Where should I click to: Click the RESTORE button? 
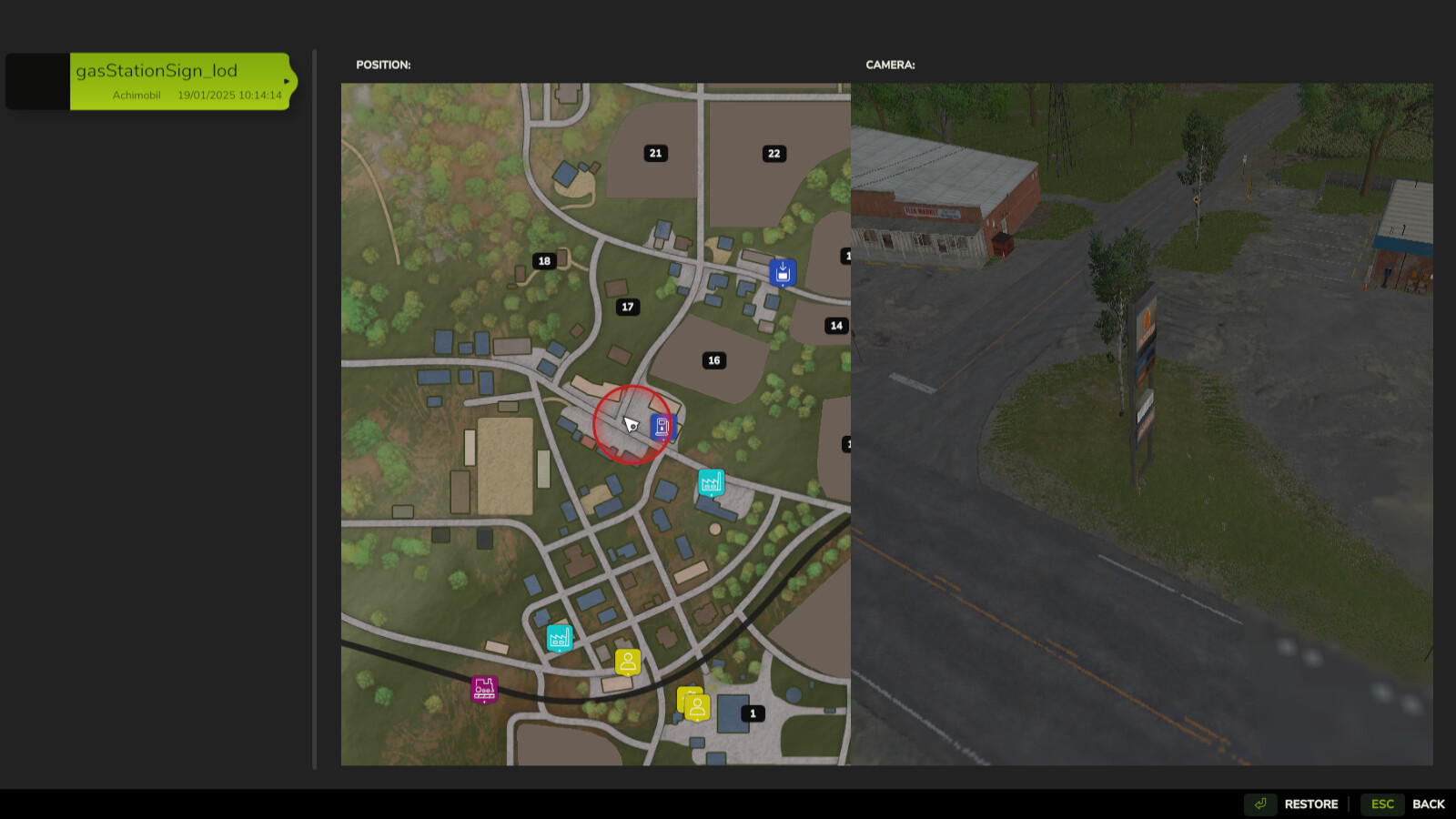[1310, 804]
